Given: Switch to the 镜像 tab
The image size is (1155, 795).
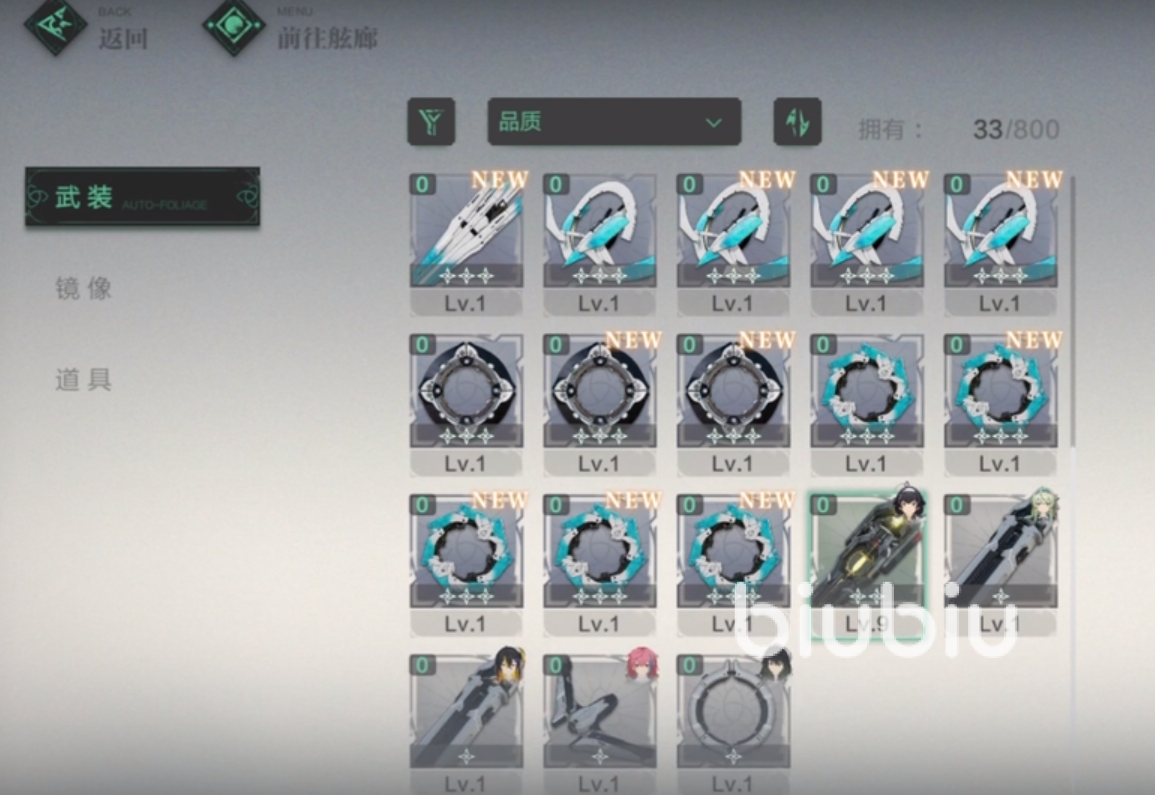Looking at the screenshot, I should [84, 289].
